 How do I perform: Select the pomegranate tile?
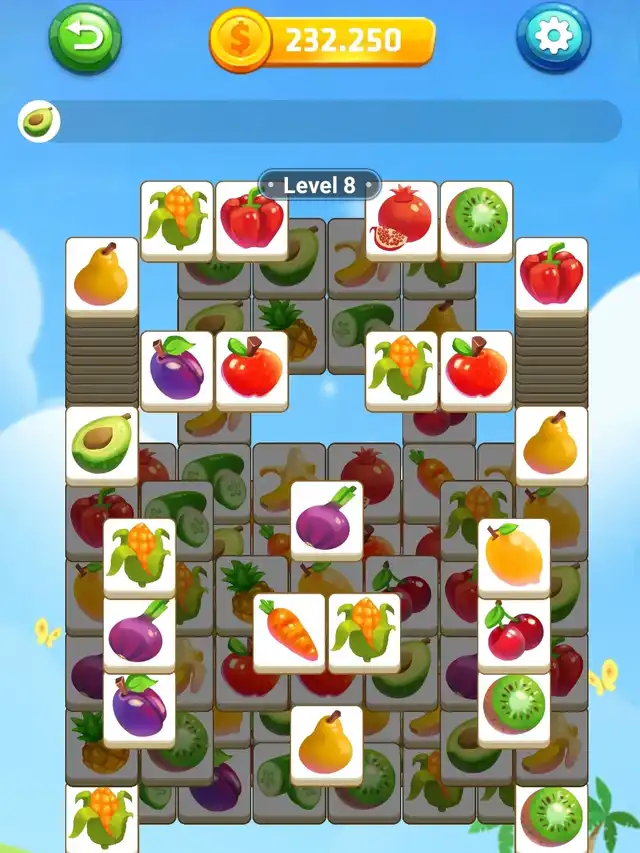401,218
